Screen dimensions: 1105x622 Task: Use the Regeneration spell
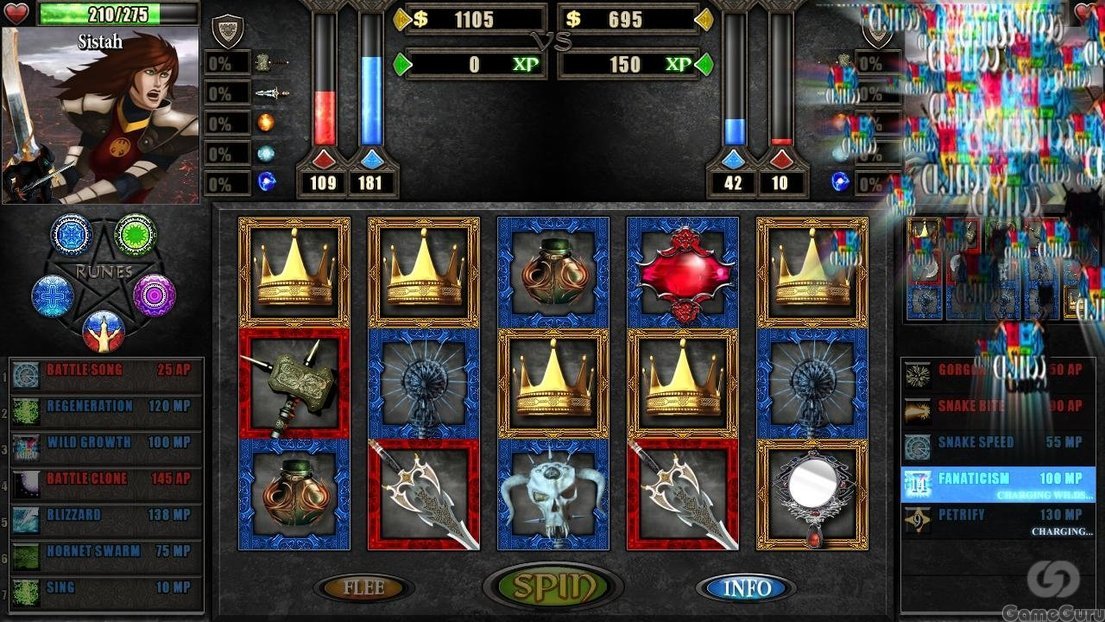coord(106,407)
